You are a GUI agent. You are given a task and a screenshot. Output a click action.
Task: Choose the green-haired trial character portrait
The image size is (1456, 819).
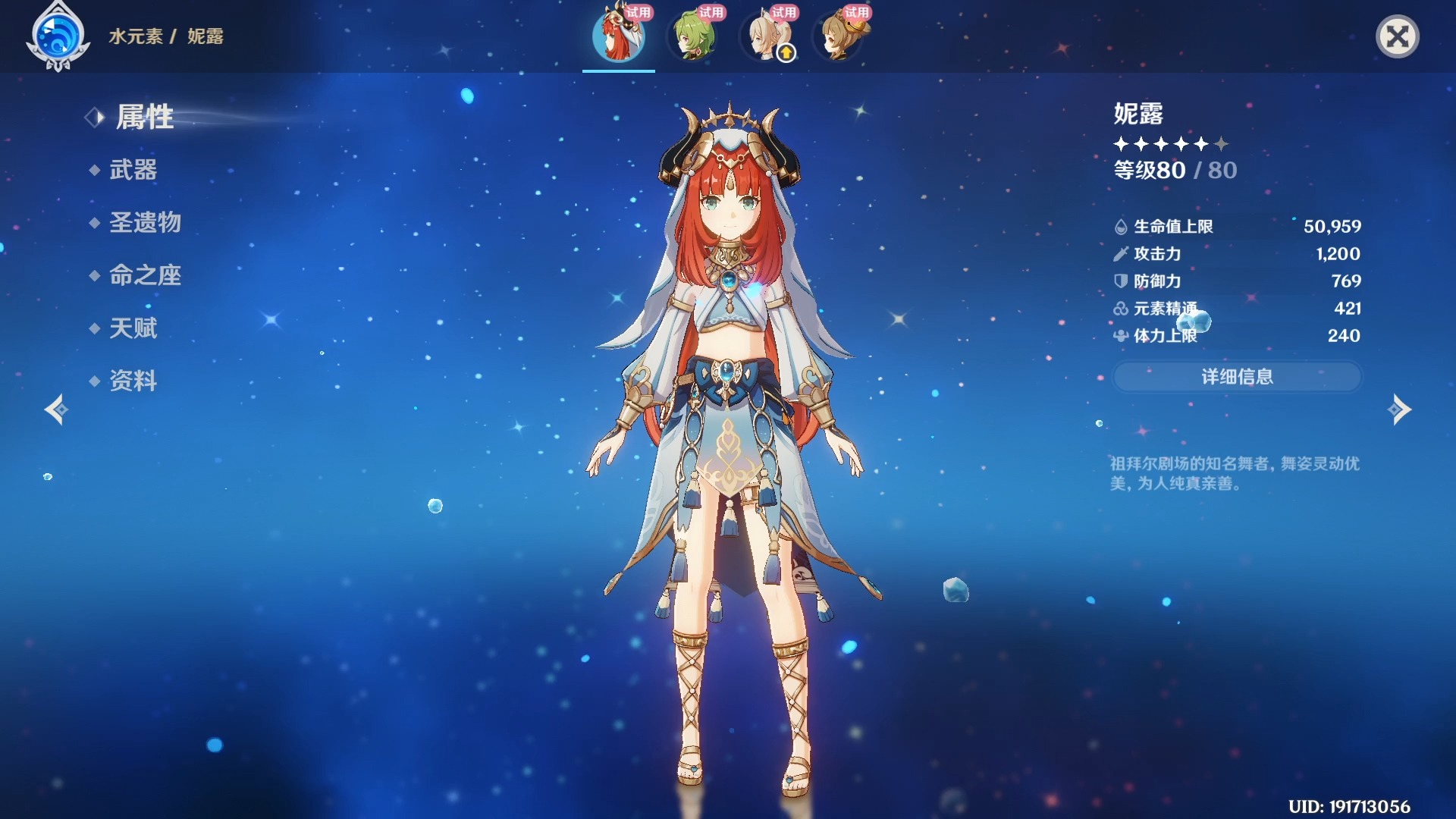tap(692, 36)
